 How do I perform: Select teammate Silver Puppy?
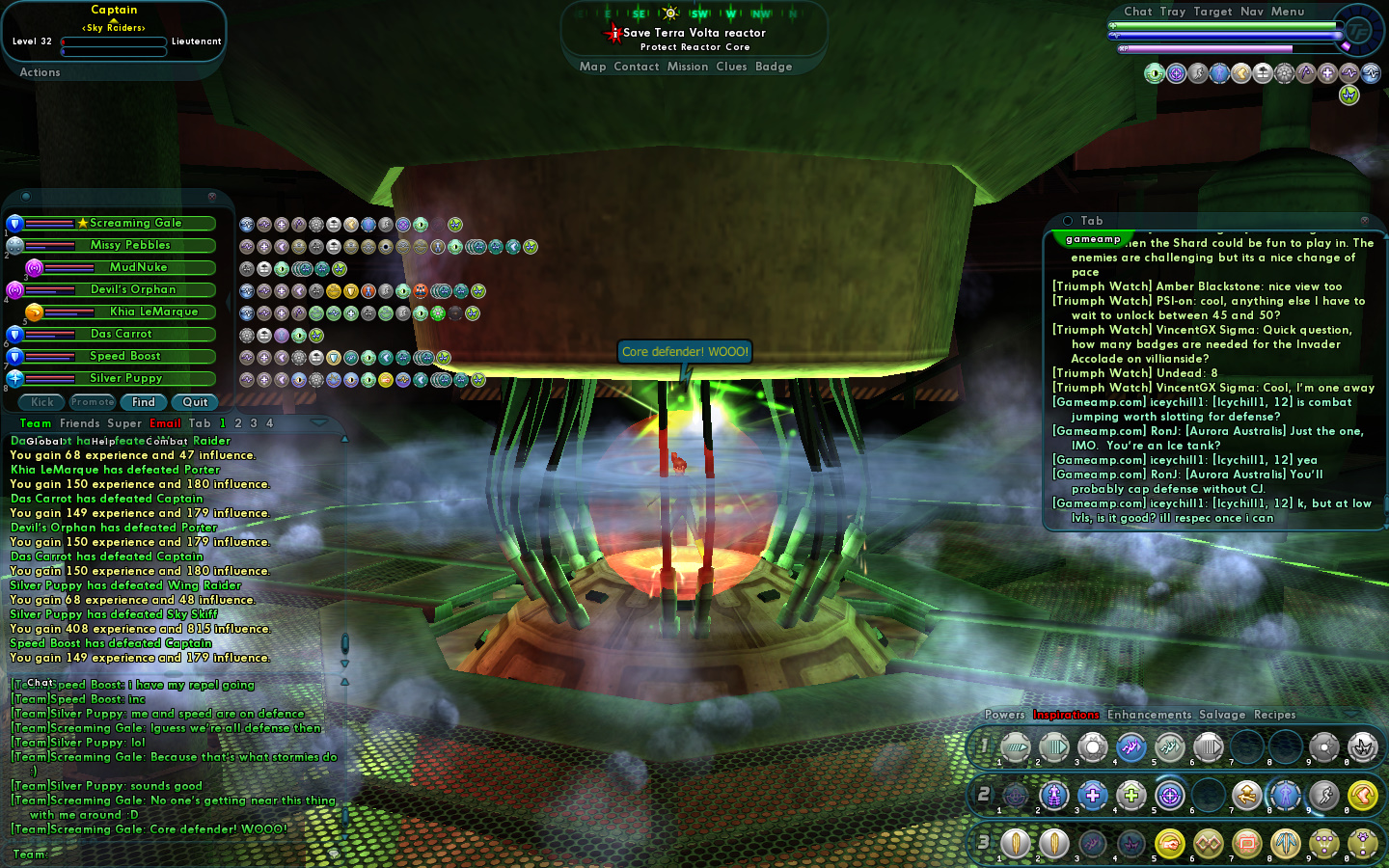125,378
